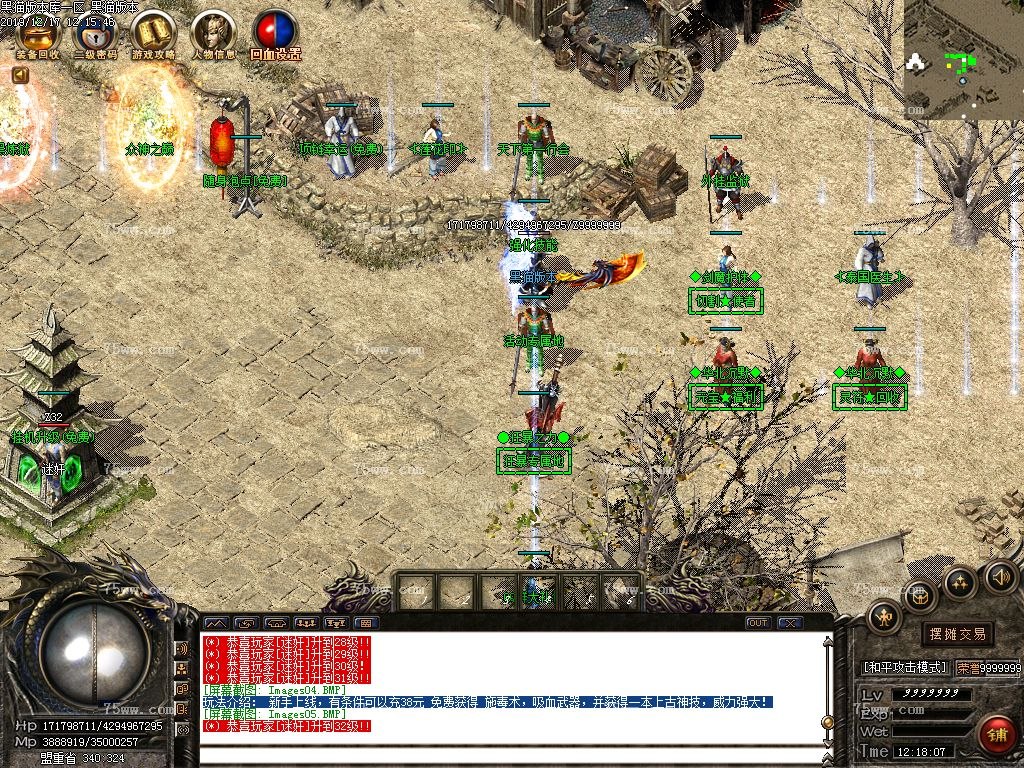Switch the 和平攻击模式 attack mode label
The width and height of the screenshot is (1024, 768).
(904, 667)
